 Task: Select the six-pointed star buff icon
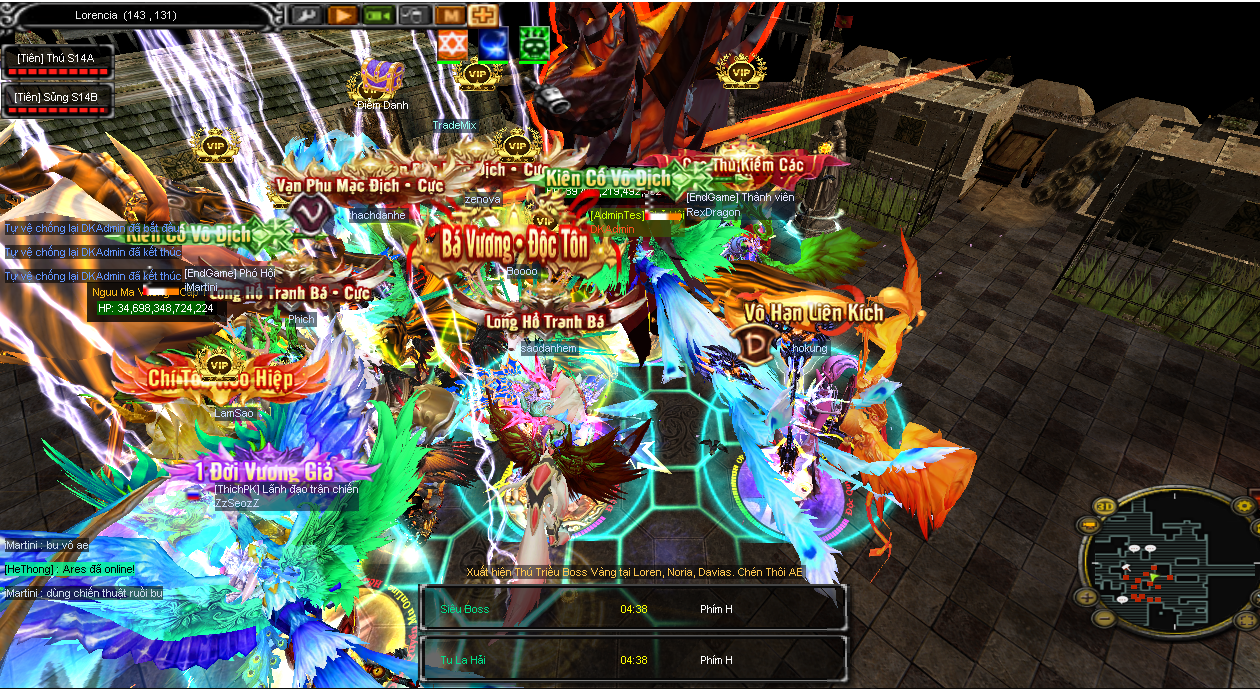tap(453, 45)
